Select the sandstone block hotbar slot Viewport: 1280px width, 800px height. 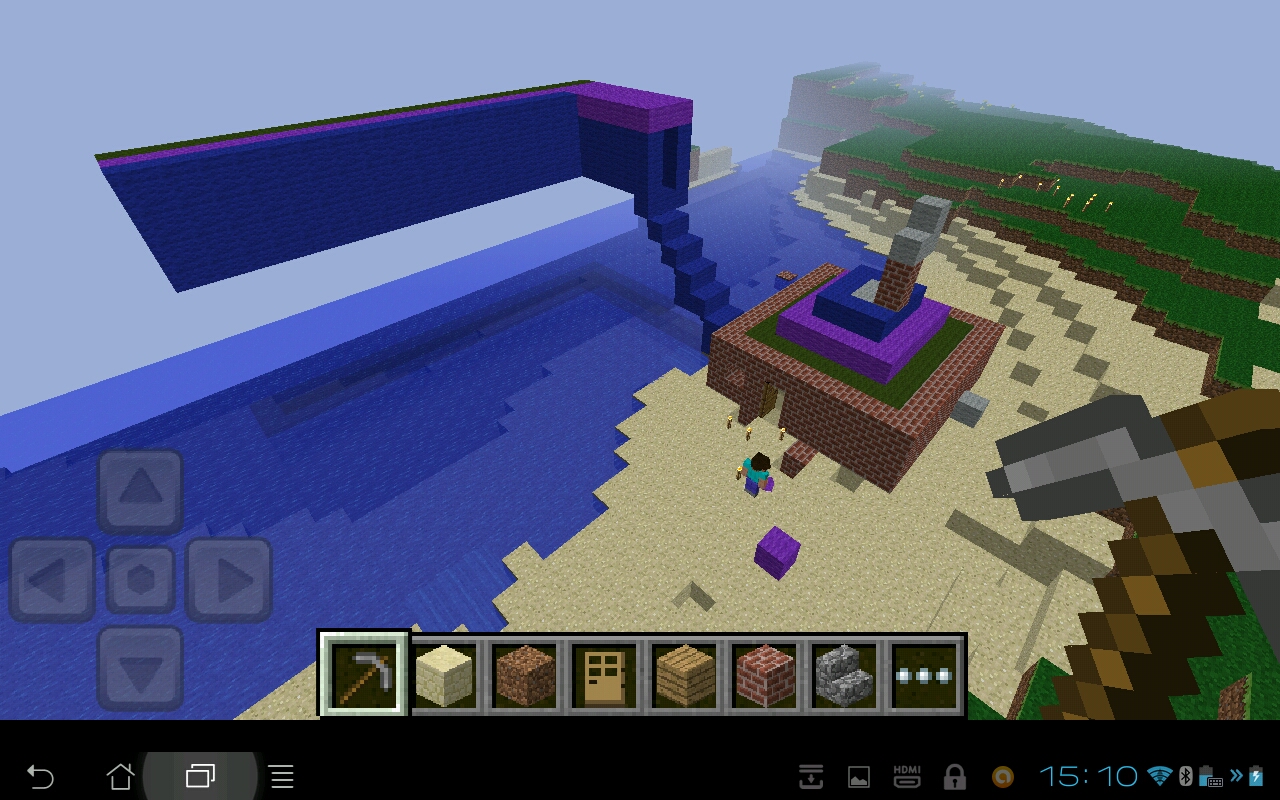pos(446,672)
